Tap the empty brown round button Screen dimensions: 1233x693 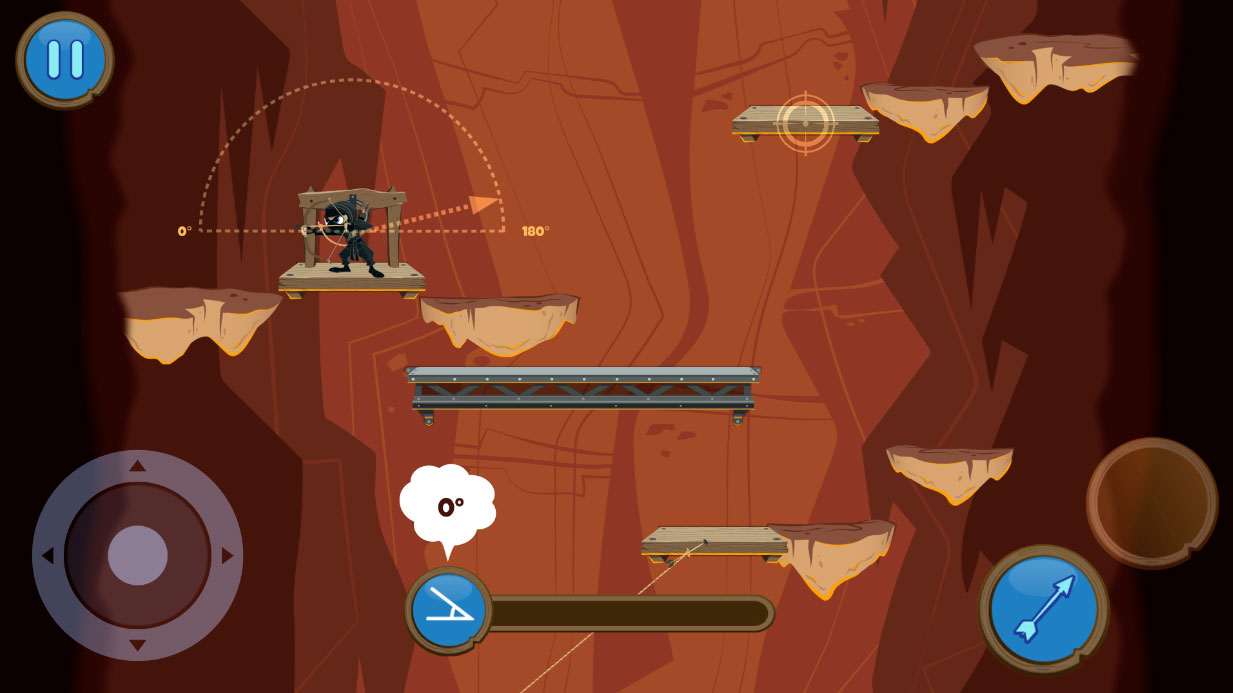point(1151,502)
